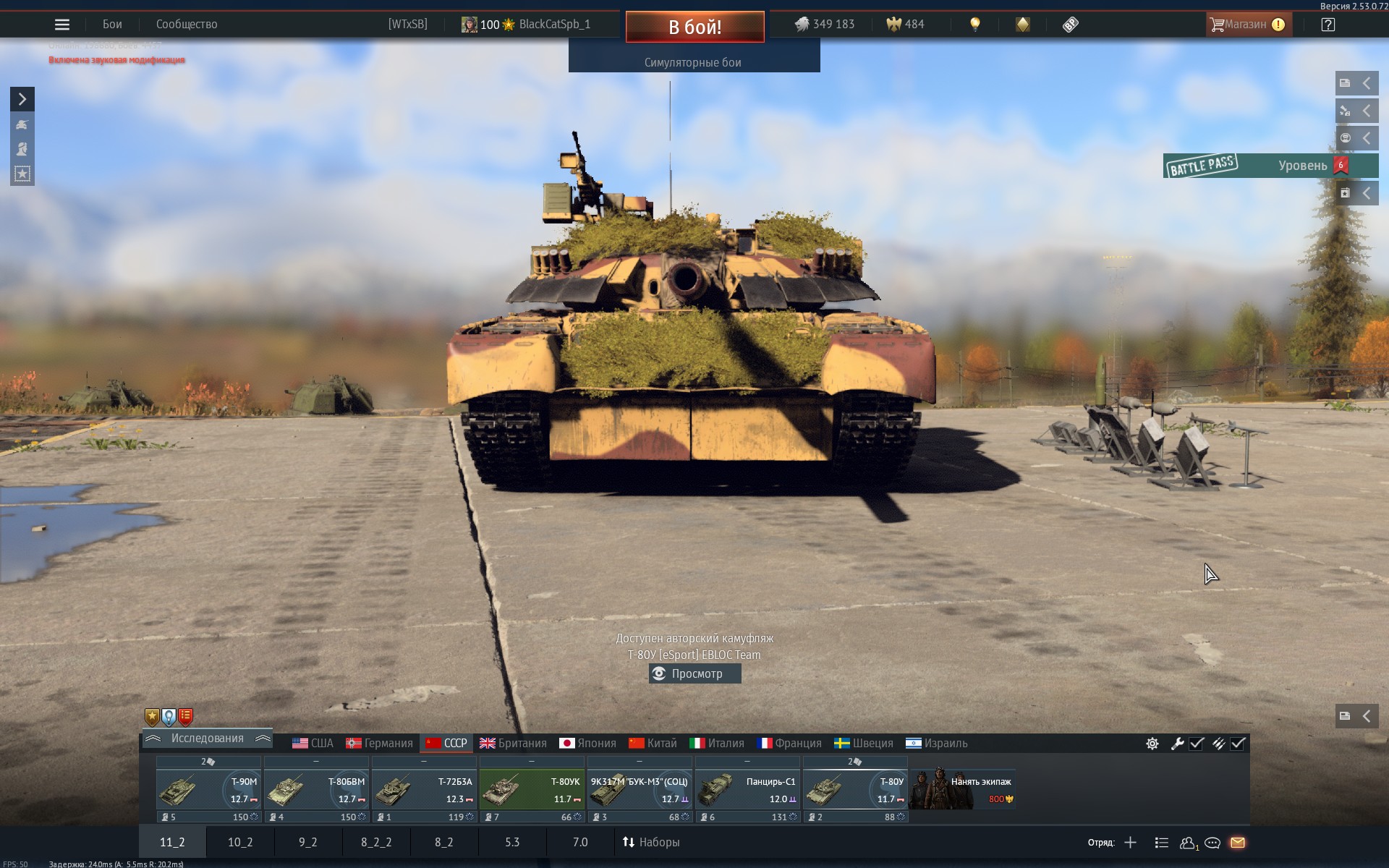Viewport: 1389px width, 868px height.
Task: Open the envelope mail icon
Action: [x=1237, y=843]
